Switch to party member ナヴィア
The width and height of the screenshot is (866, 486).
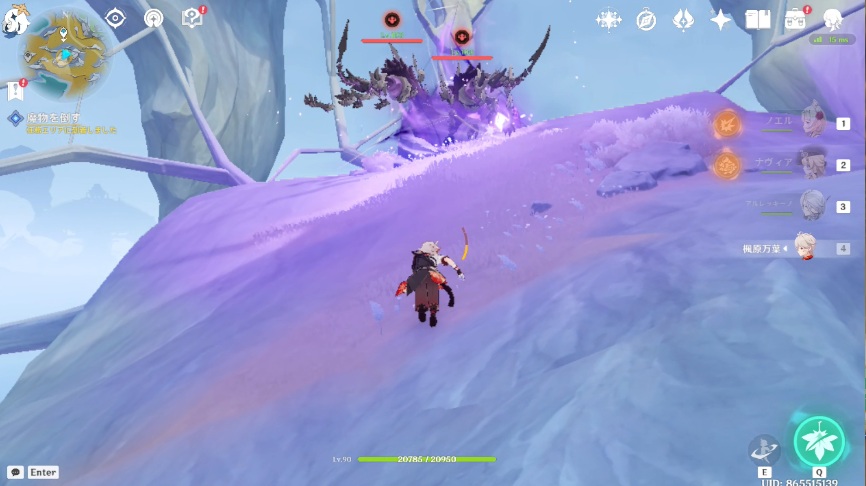[x=812, y=164]
